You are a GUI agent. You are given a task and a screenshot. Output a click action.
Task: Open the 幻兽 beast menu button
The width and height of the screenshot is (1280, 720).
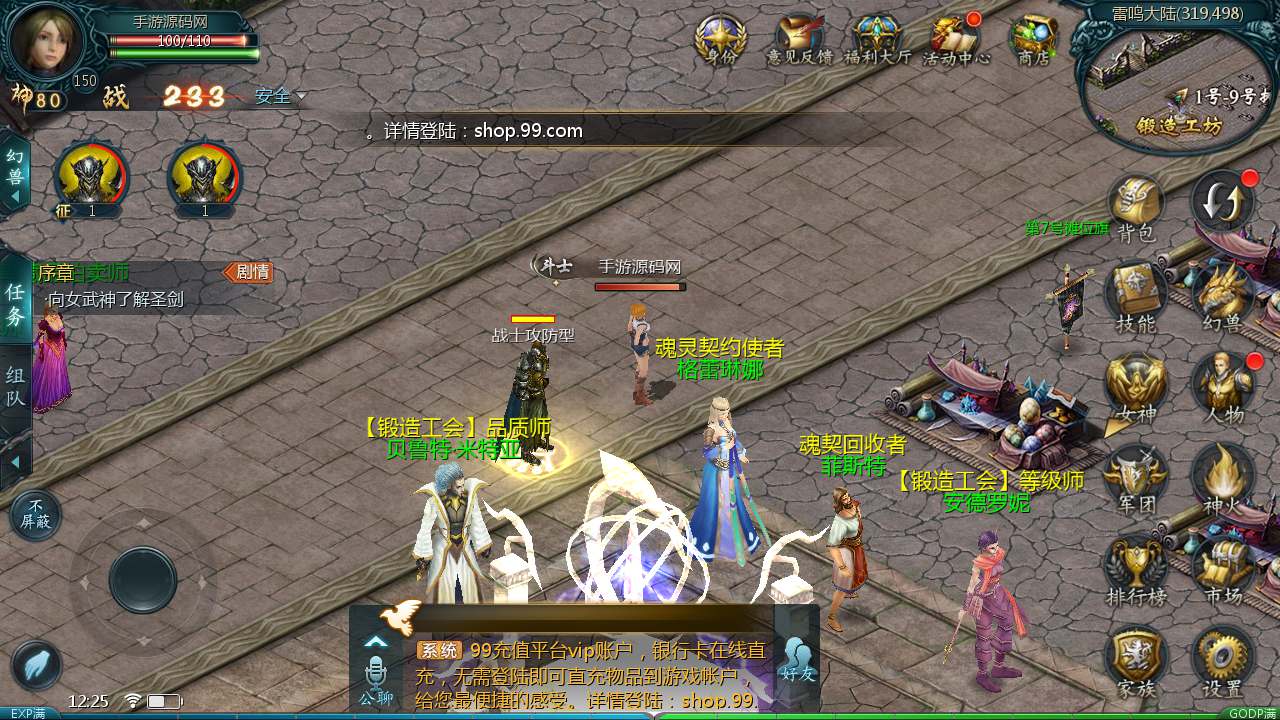tap(1222, 297)
